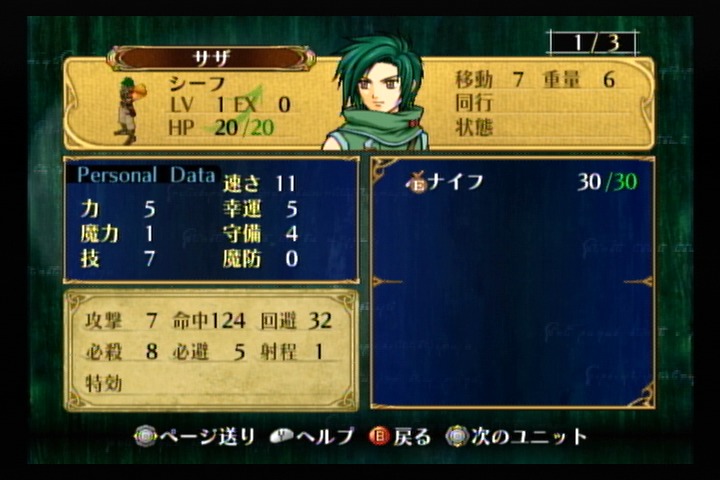Click the 1/3 page indicator

point(592,43)
